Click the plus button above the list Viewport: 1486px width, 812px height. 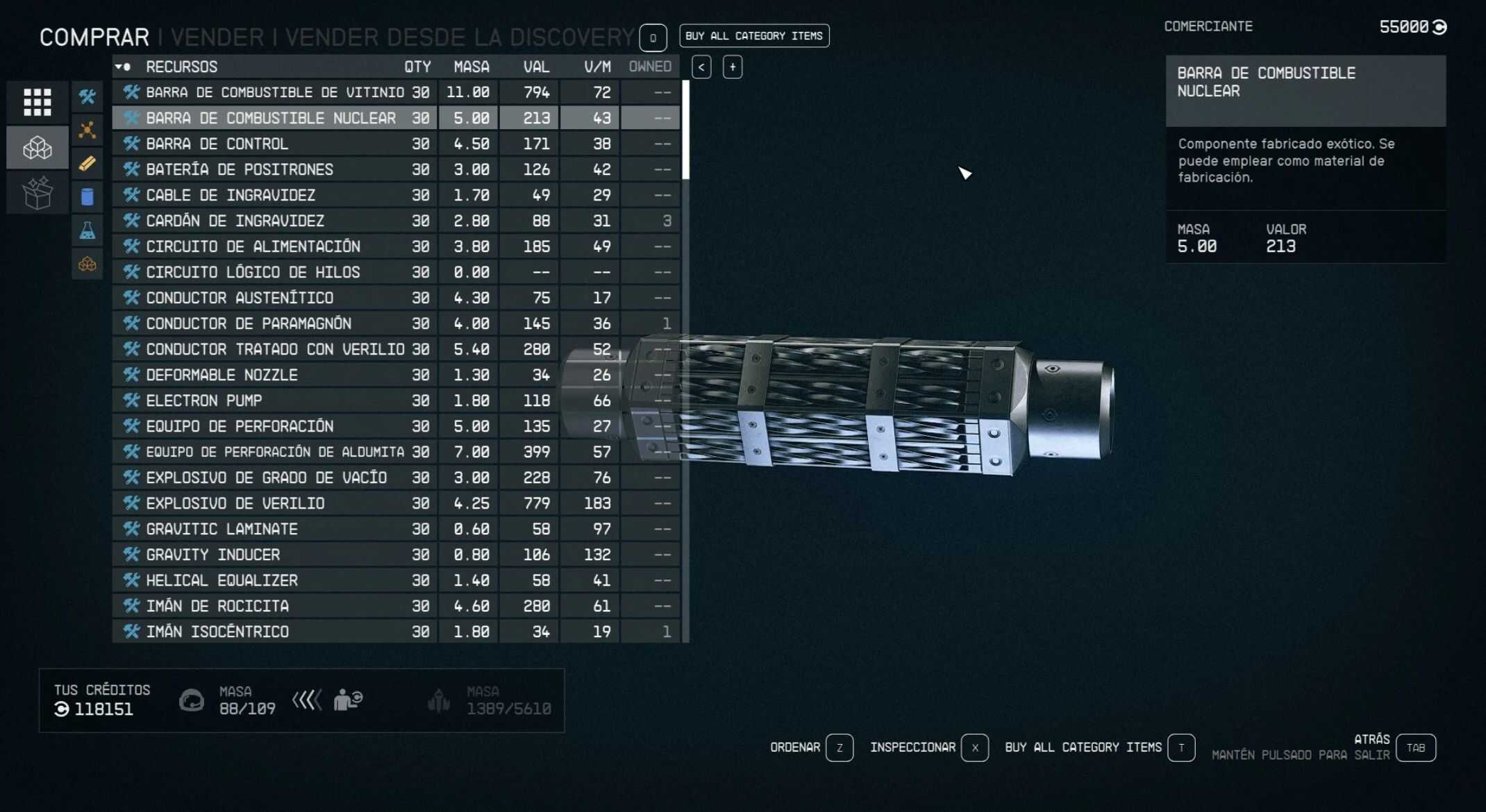pyautogui.click(x=733, y=67)
